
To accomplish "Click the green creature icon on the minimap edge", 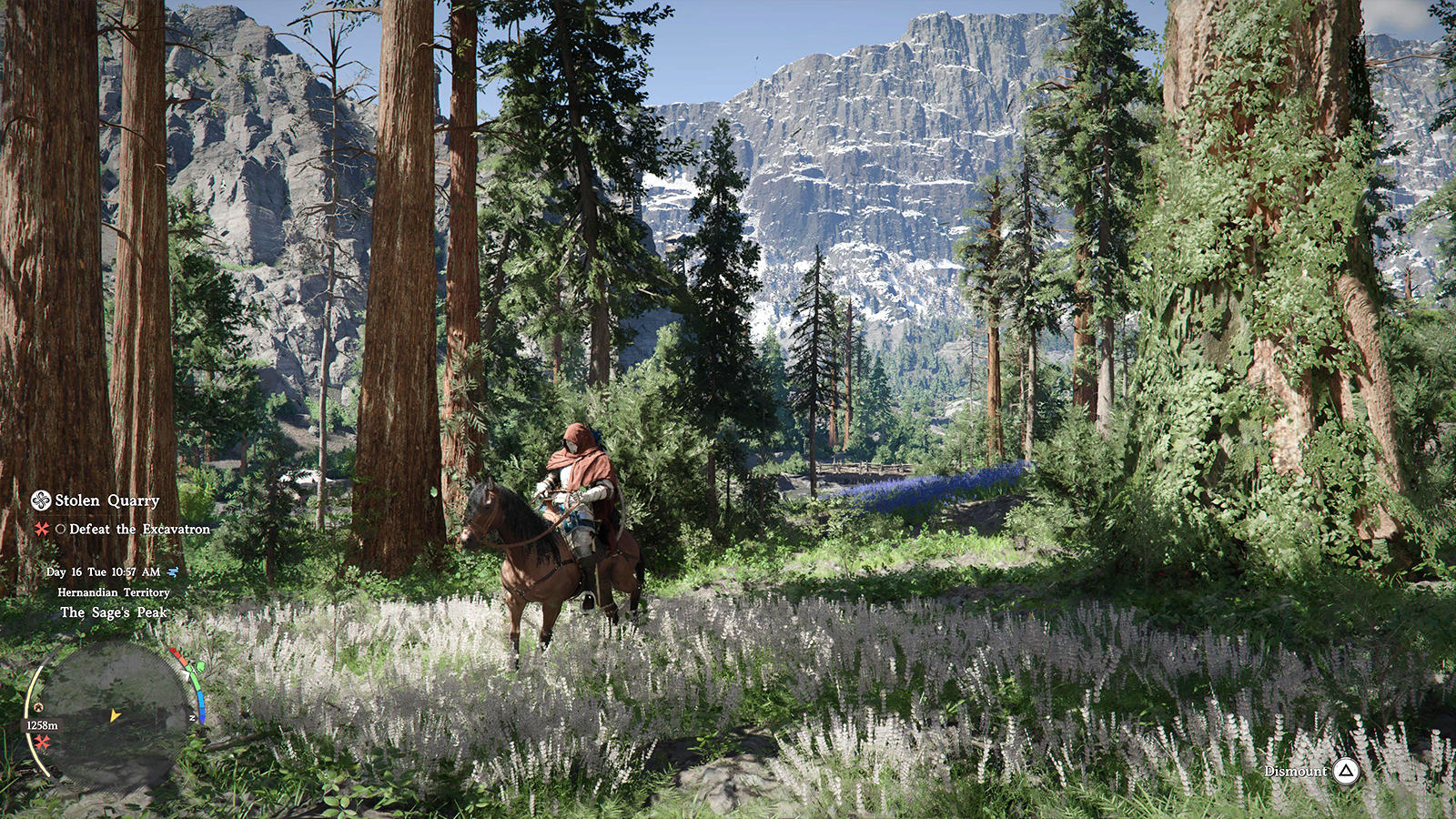I will [199, 668].
